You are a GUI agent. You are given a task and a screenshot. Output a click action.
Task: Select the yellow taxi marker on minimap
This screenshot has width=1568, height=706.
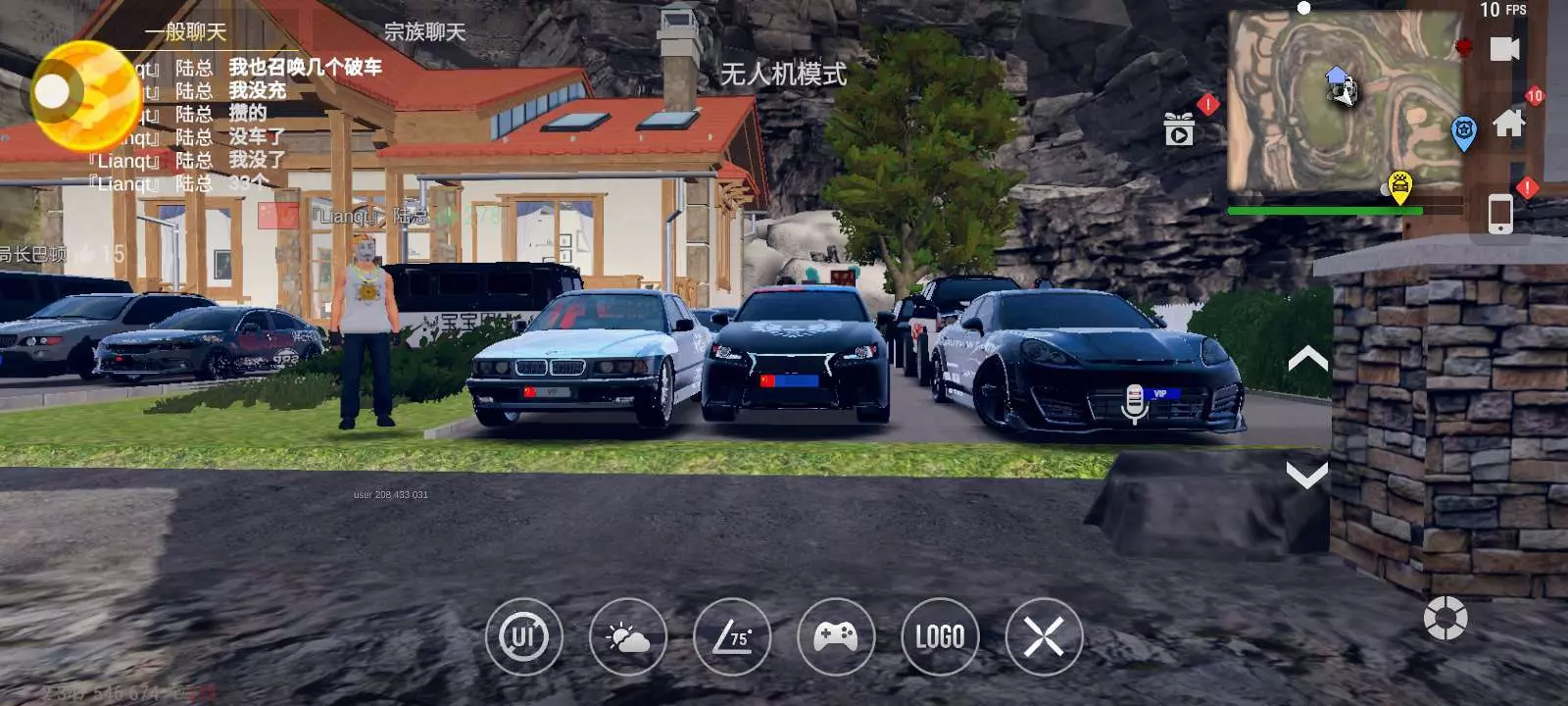[1400, 185]
